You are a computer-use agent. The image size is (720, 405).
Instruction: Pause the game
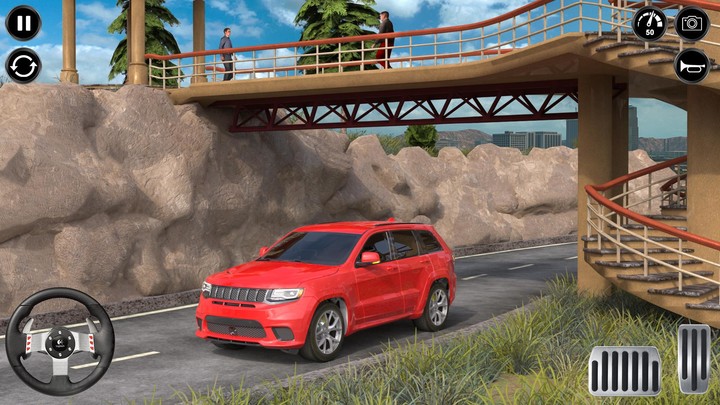23,23
